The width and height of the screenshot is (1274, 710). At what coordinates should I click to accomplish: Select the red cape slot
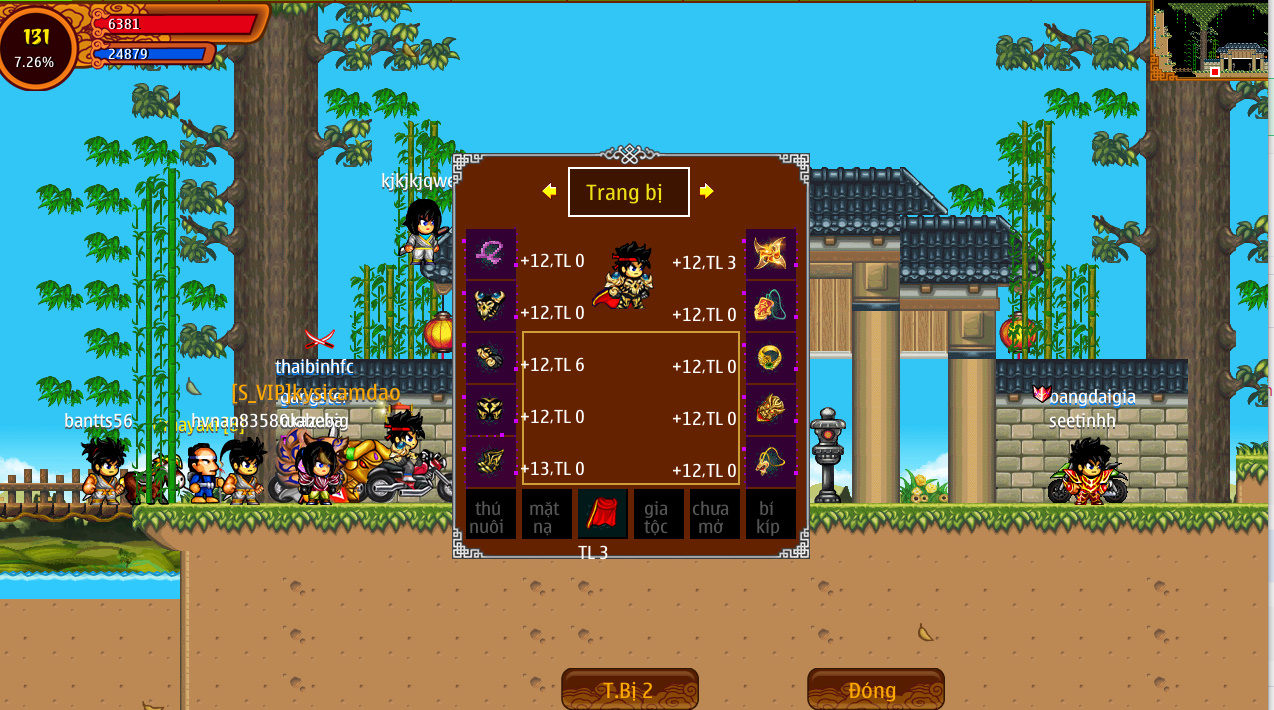click(x=602, y=514)
